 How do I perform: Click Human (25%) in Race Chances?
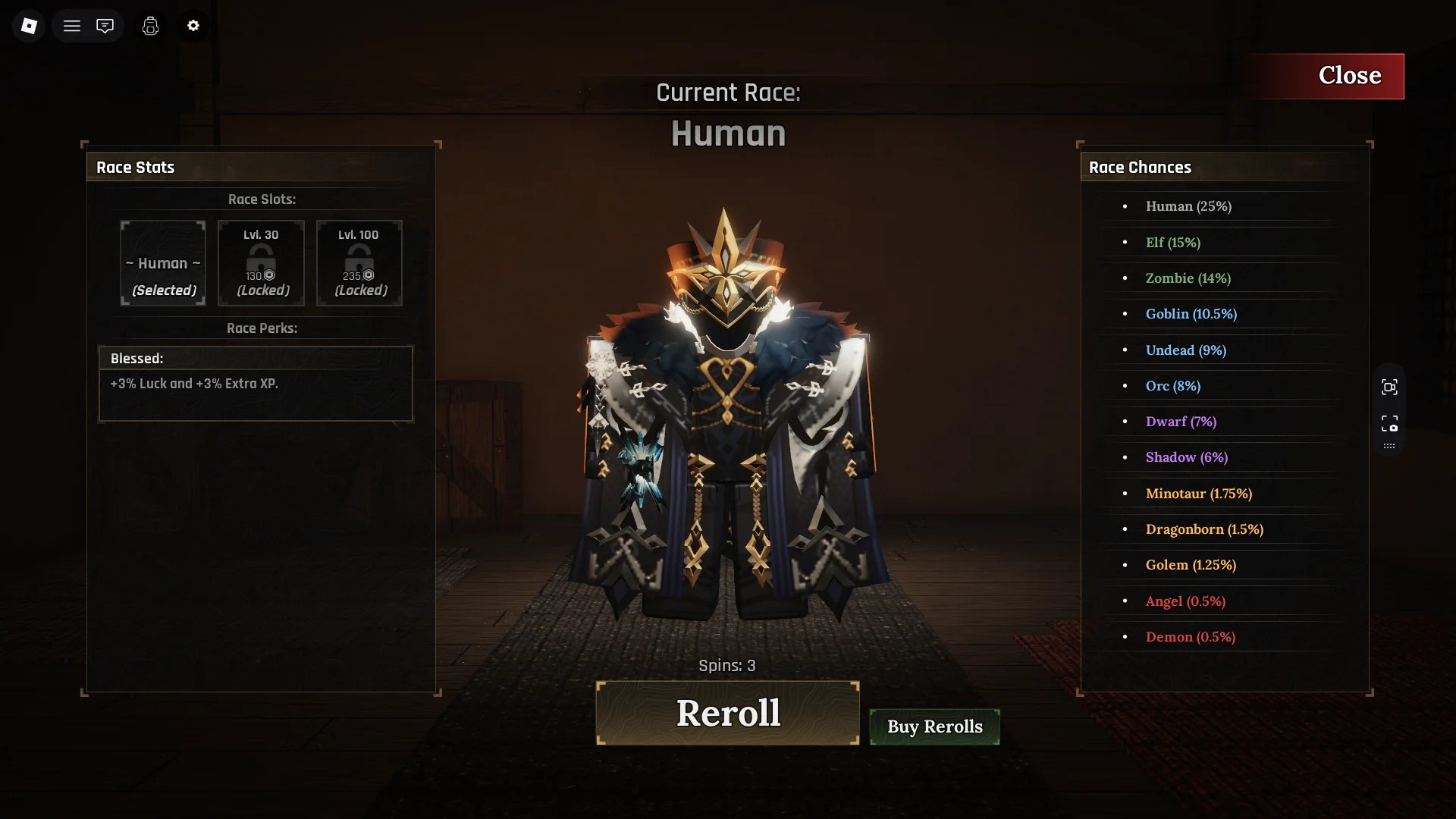tap(1188, 206)
